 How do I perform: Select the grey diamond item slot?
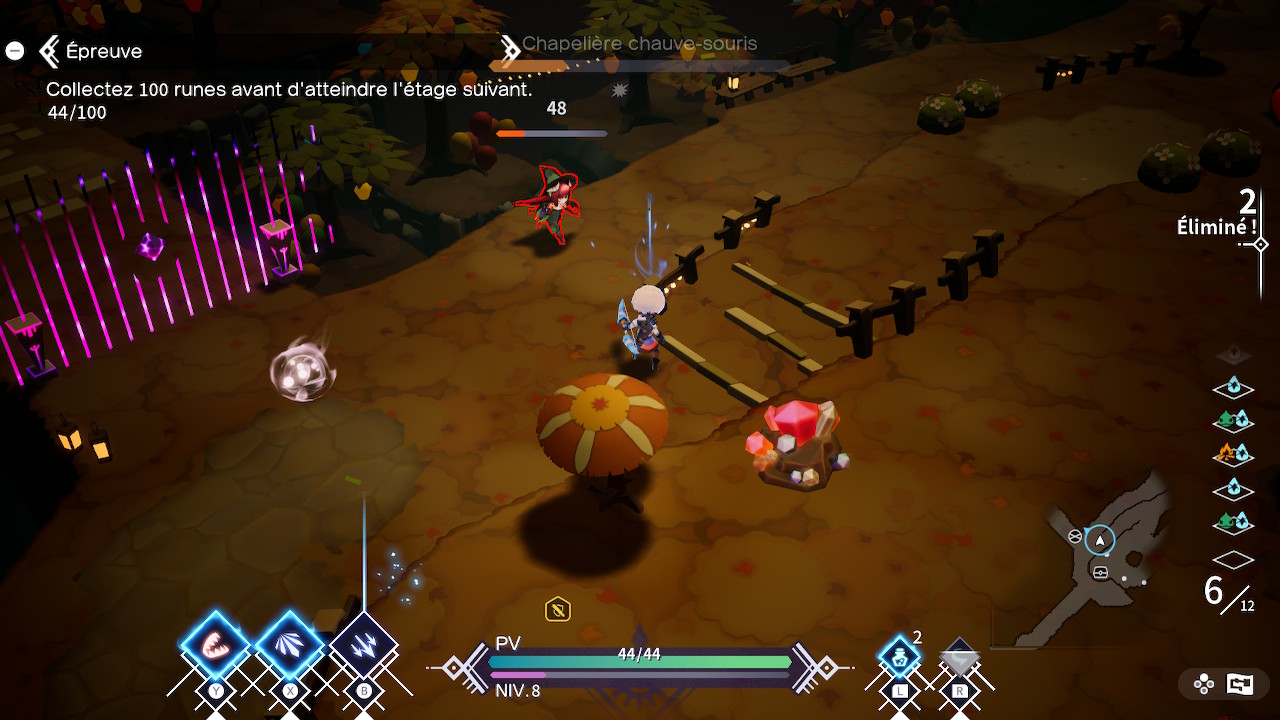960,658
